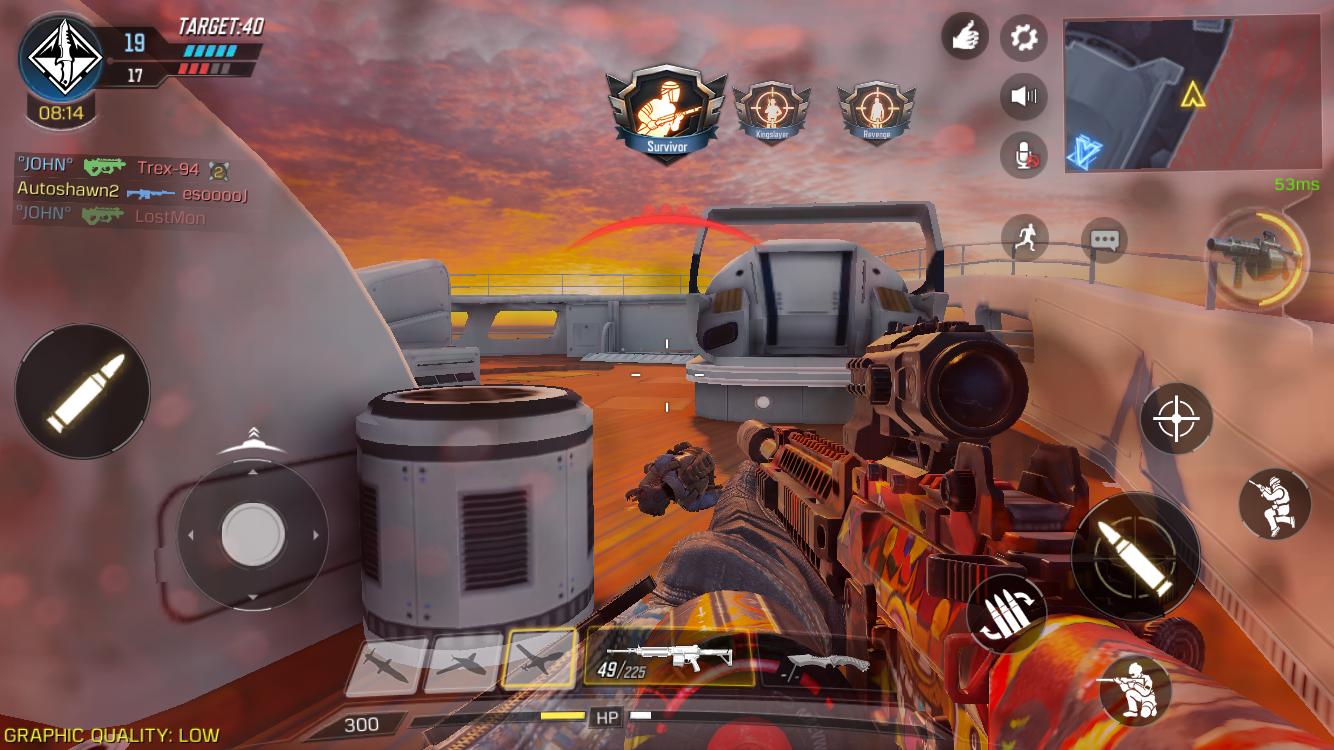Open the gear settings menu
The width and height of the screenshot is (1334, 750).
1024,38
